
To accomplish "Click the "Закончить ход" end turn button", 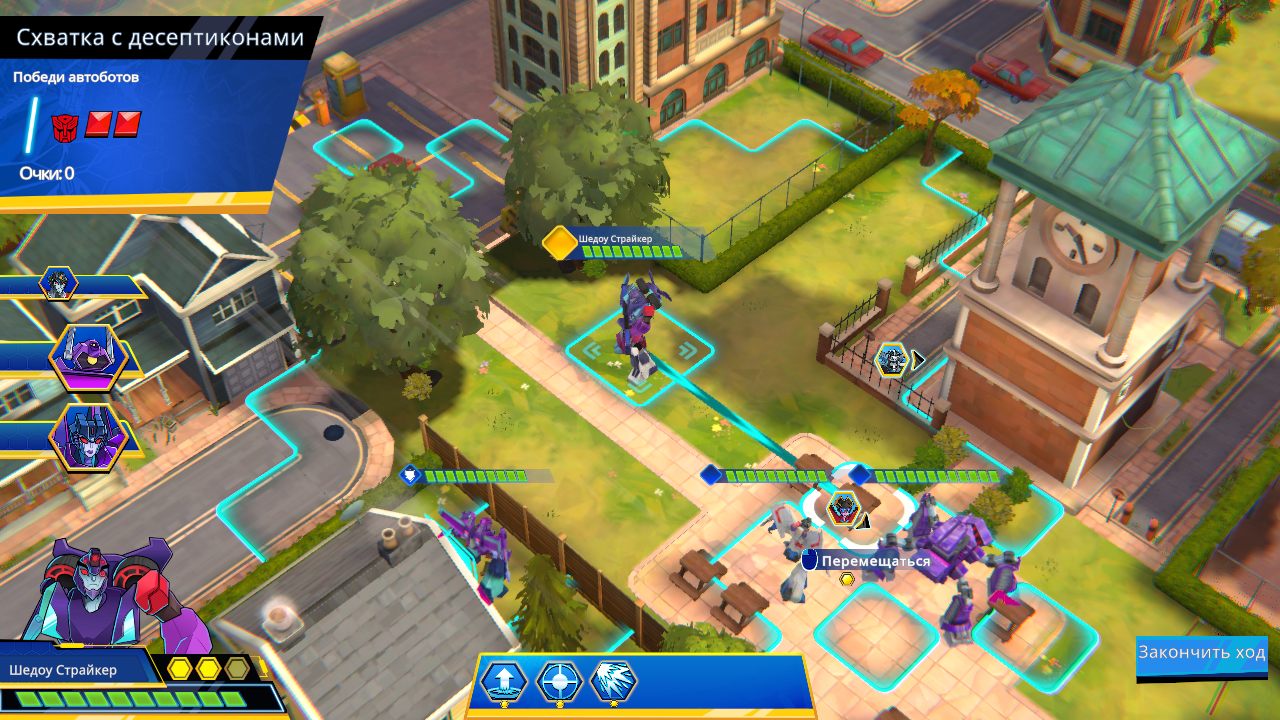I will pos(1201,654).
